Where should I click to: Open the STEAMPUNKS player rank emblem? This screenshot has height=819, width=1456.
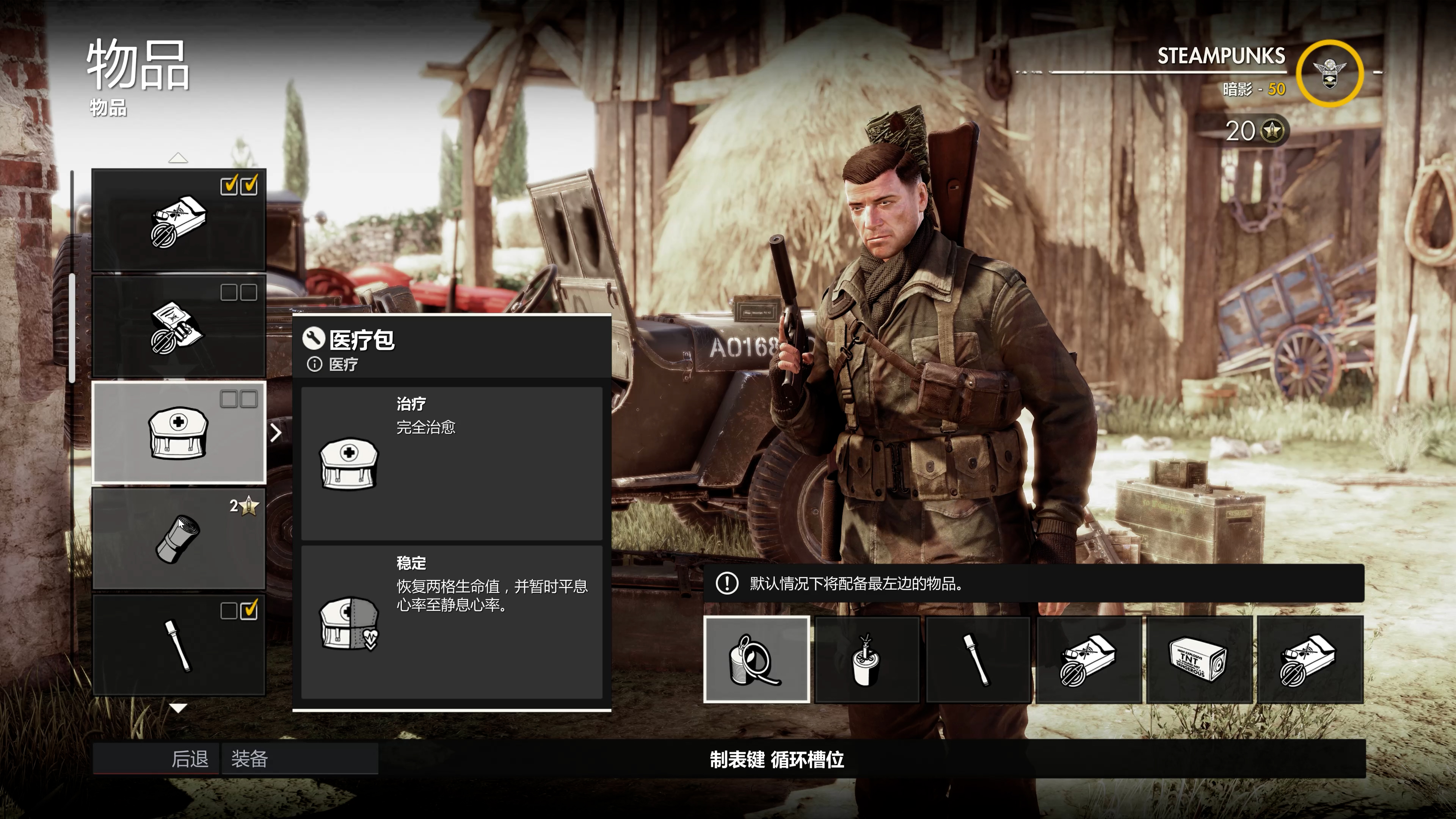1329,74
